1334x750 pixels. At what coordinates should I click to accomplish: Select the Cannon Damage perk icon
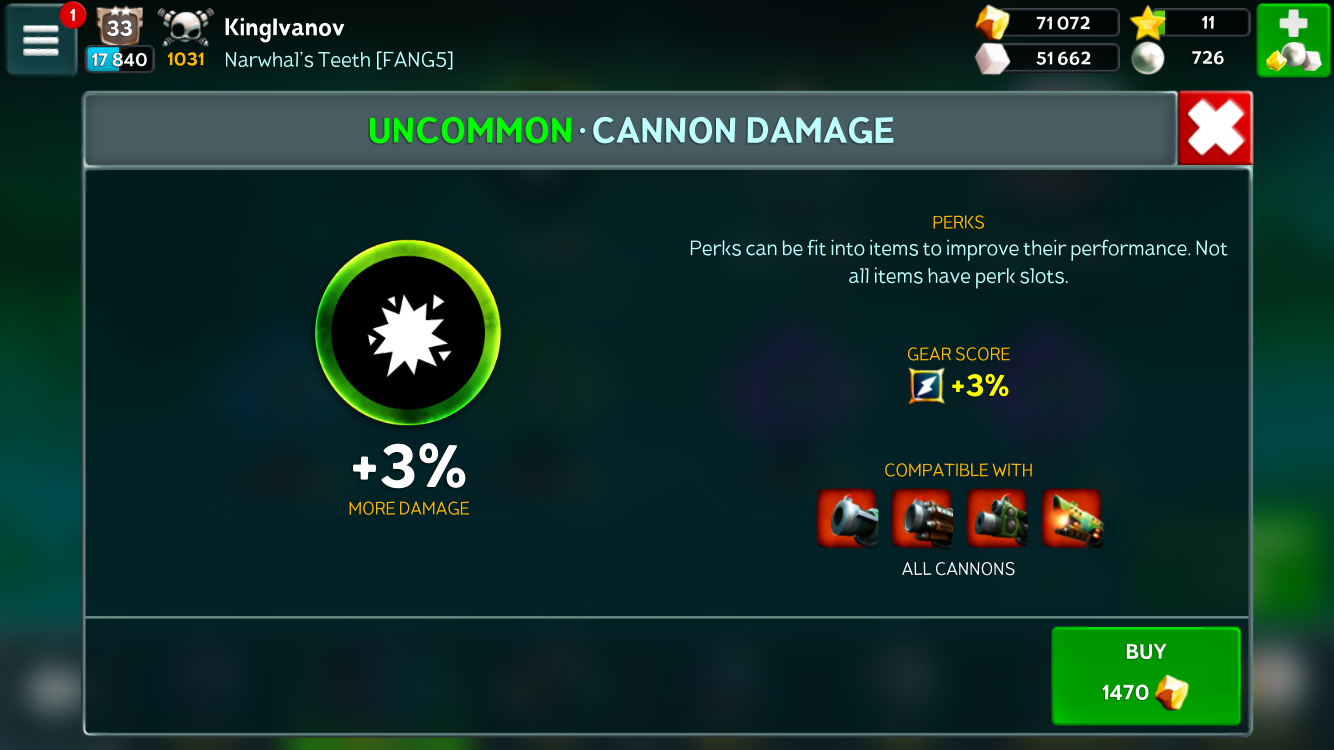(x=408, y=334)
